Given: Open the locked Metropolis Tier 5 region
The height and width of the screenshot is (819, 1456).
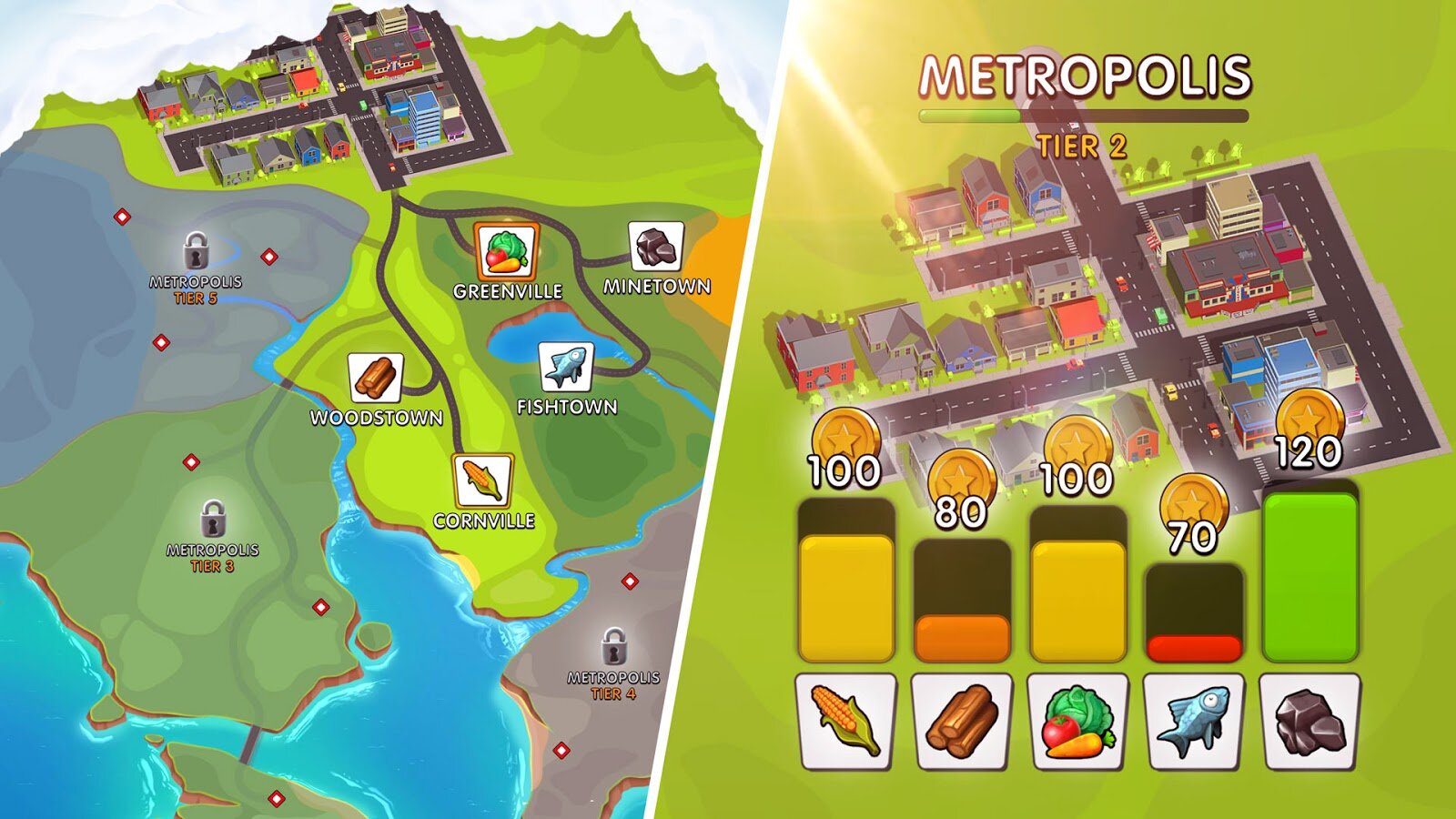Looking at the screenshot, I should pyautogui.click(x=194, y=252).
